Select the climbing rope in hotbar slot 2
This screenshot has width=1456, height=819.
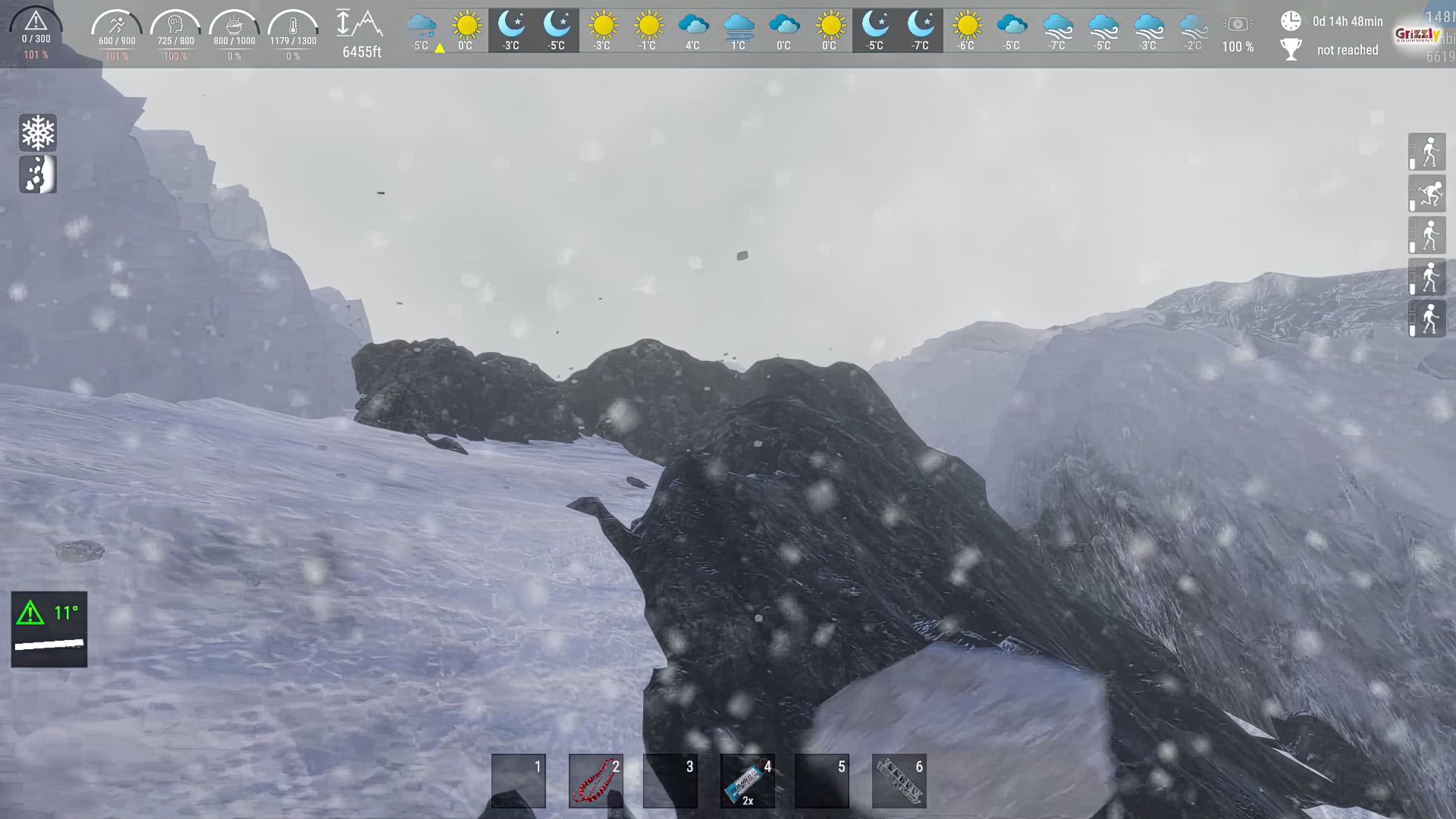coord(595,780)
